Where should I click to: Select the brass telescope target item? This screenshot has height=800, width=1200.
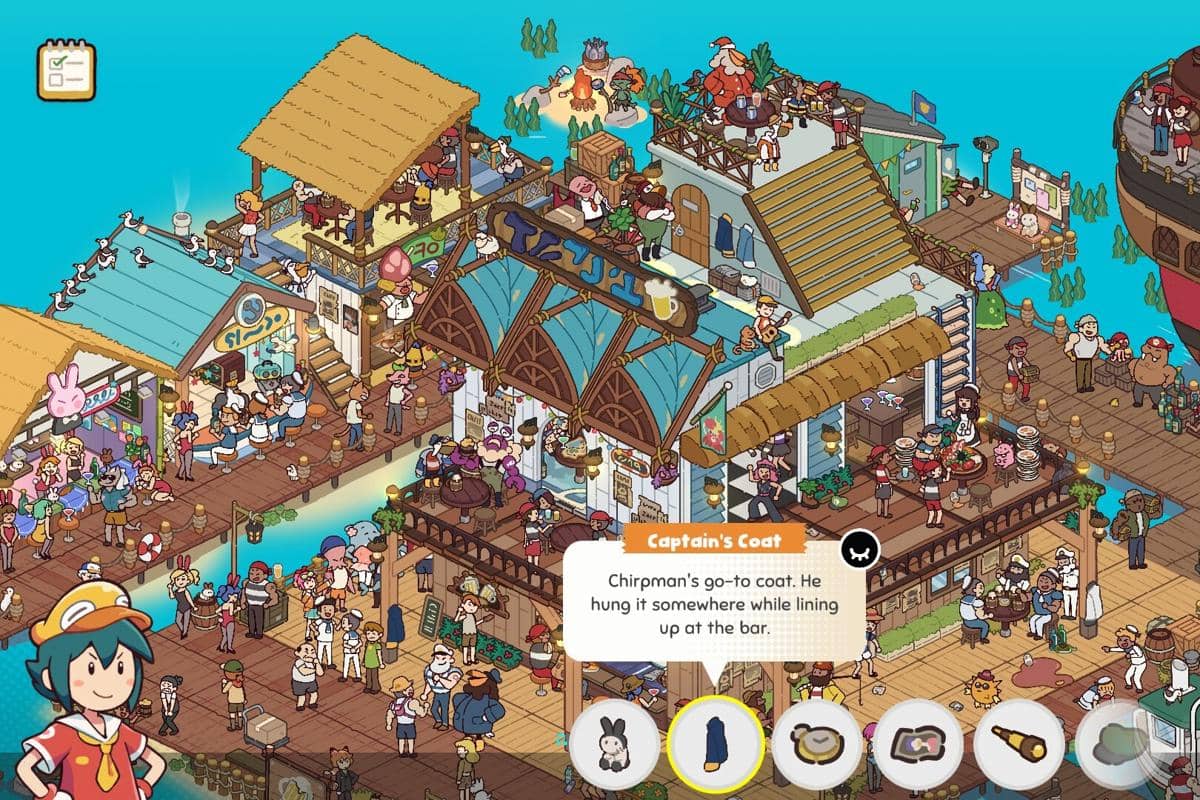click(x=1019, y=745)
